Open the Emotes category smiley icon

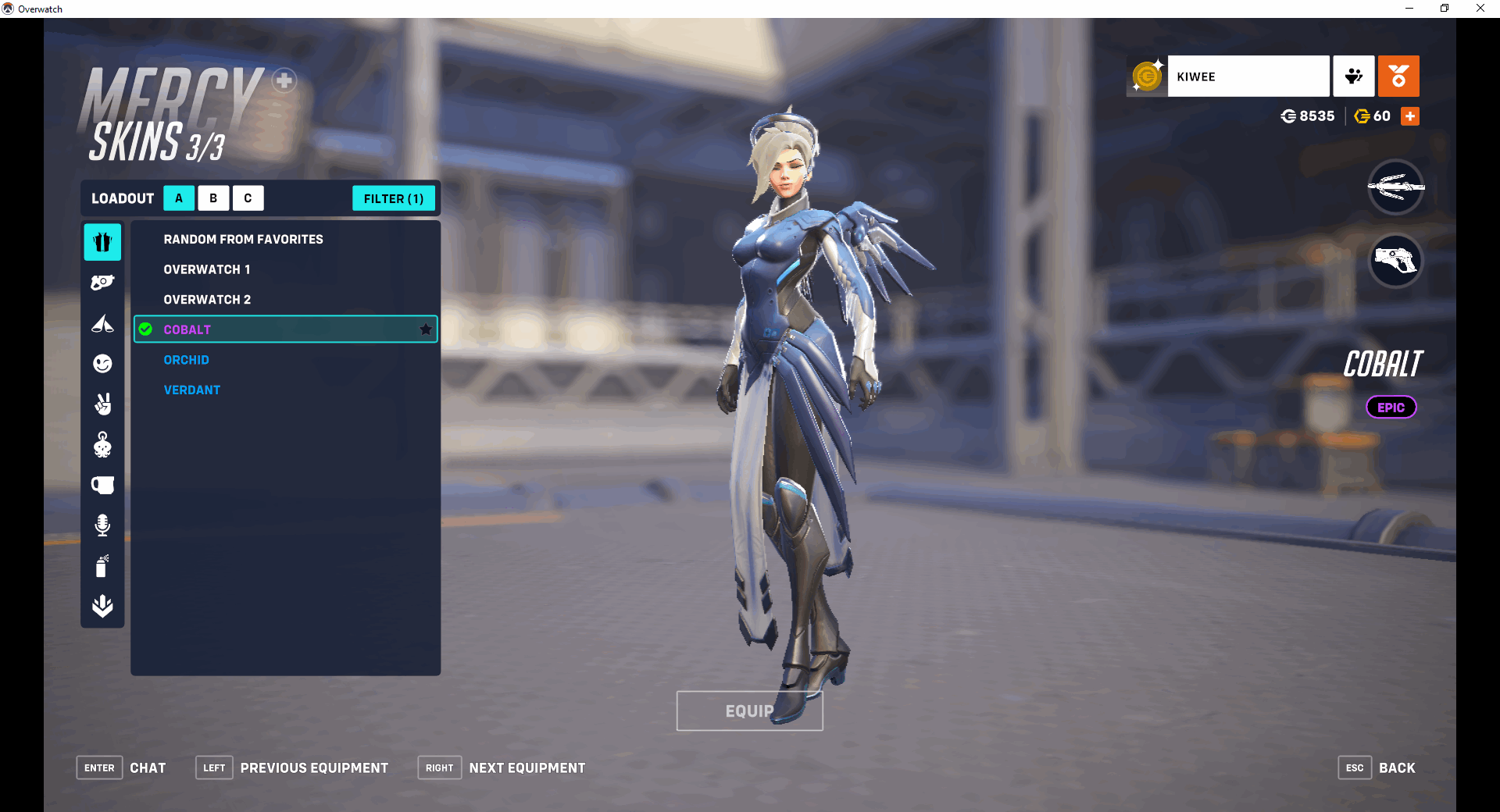102,364
